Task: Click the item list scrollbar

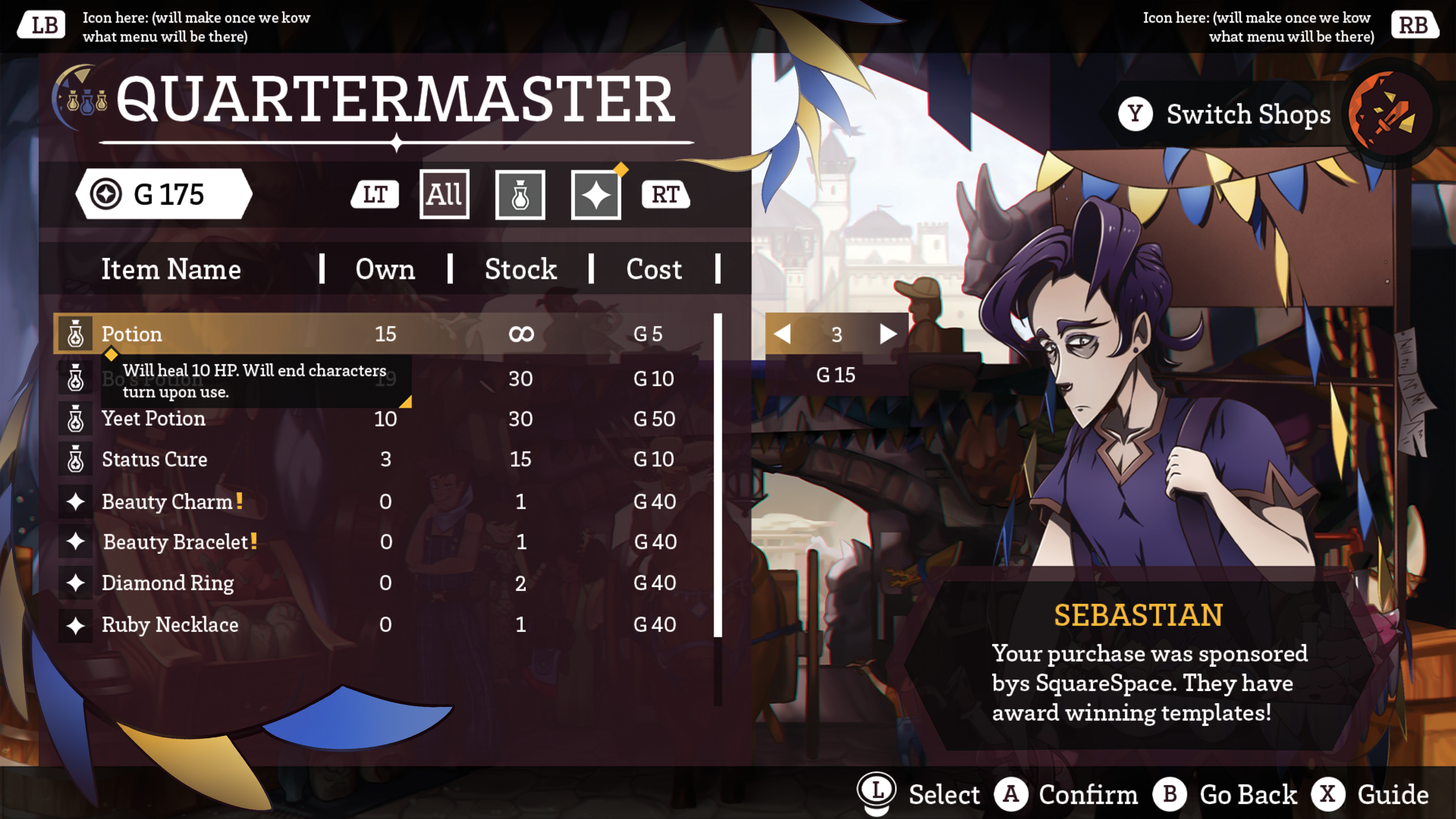Action: 718,475
